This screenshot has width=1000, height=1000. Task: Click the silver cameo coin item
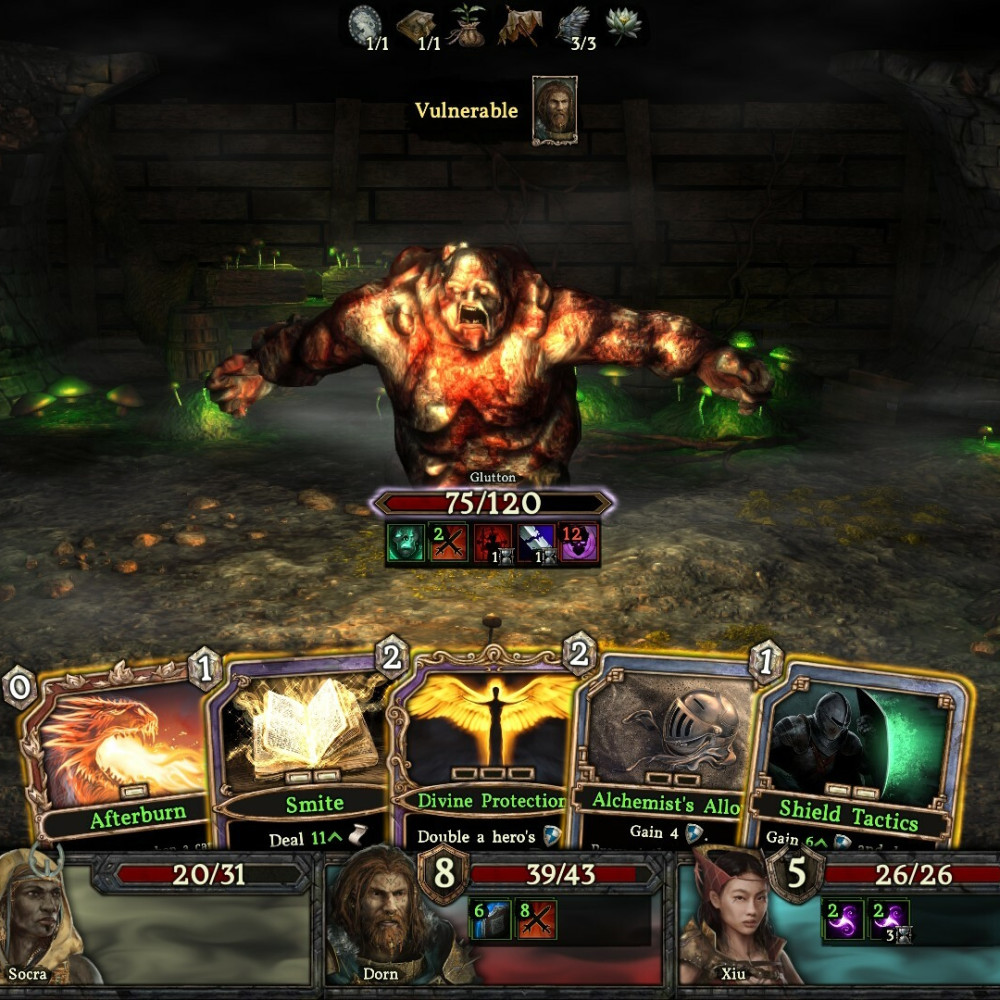click(367, 24)
